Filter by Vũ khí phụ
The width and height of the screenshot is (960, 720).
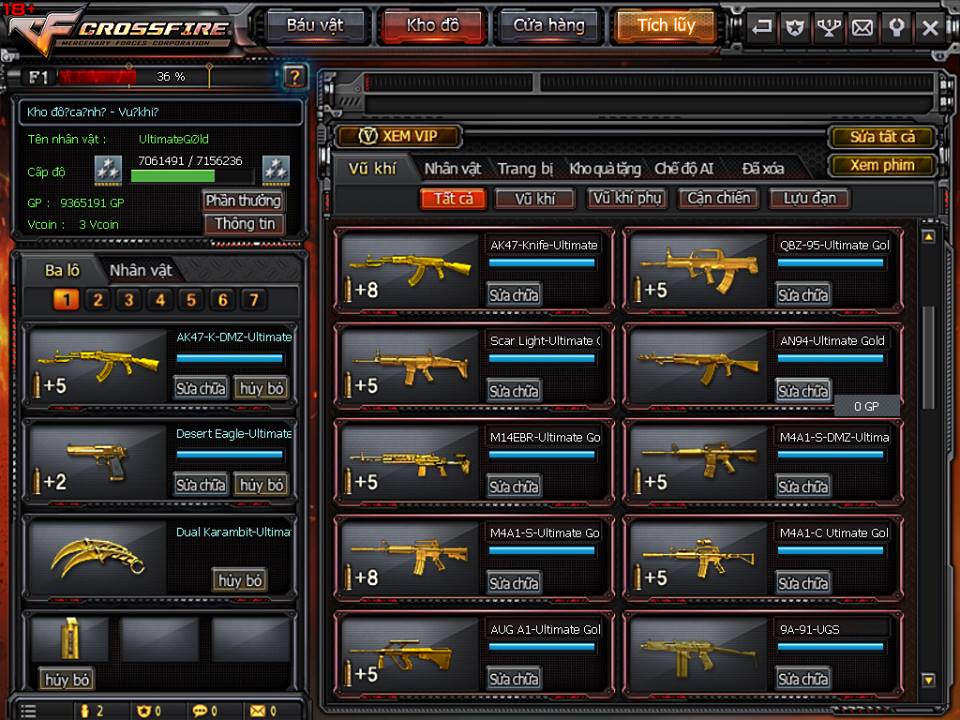click(627, 198)
